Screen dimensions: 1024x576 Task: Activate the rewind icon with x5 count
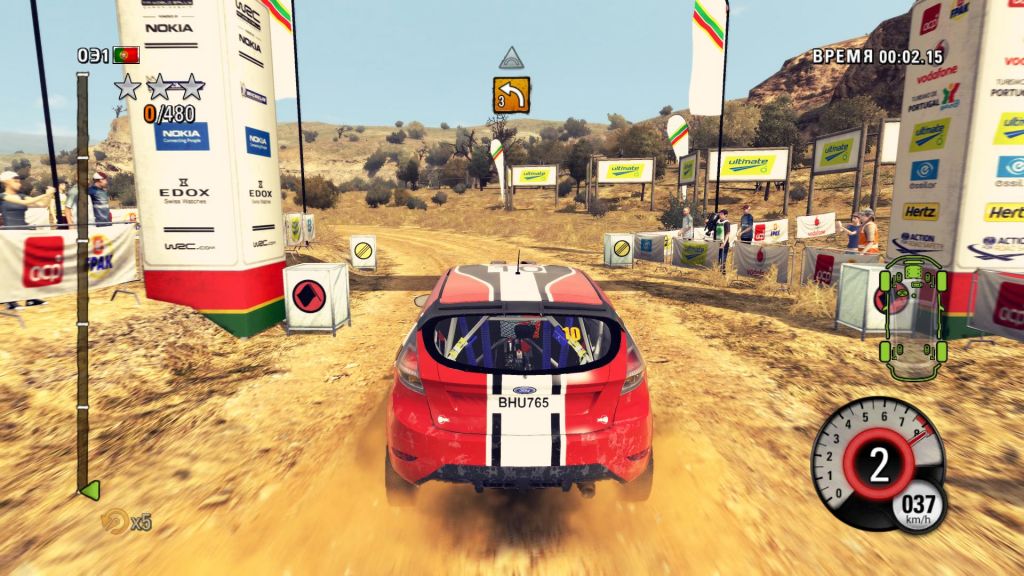point(116,521)
